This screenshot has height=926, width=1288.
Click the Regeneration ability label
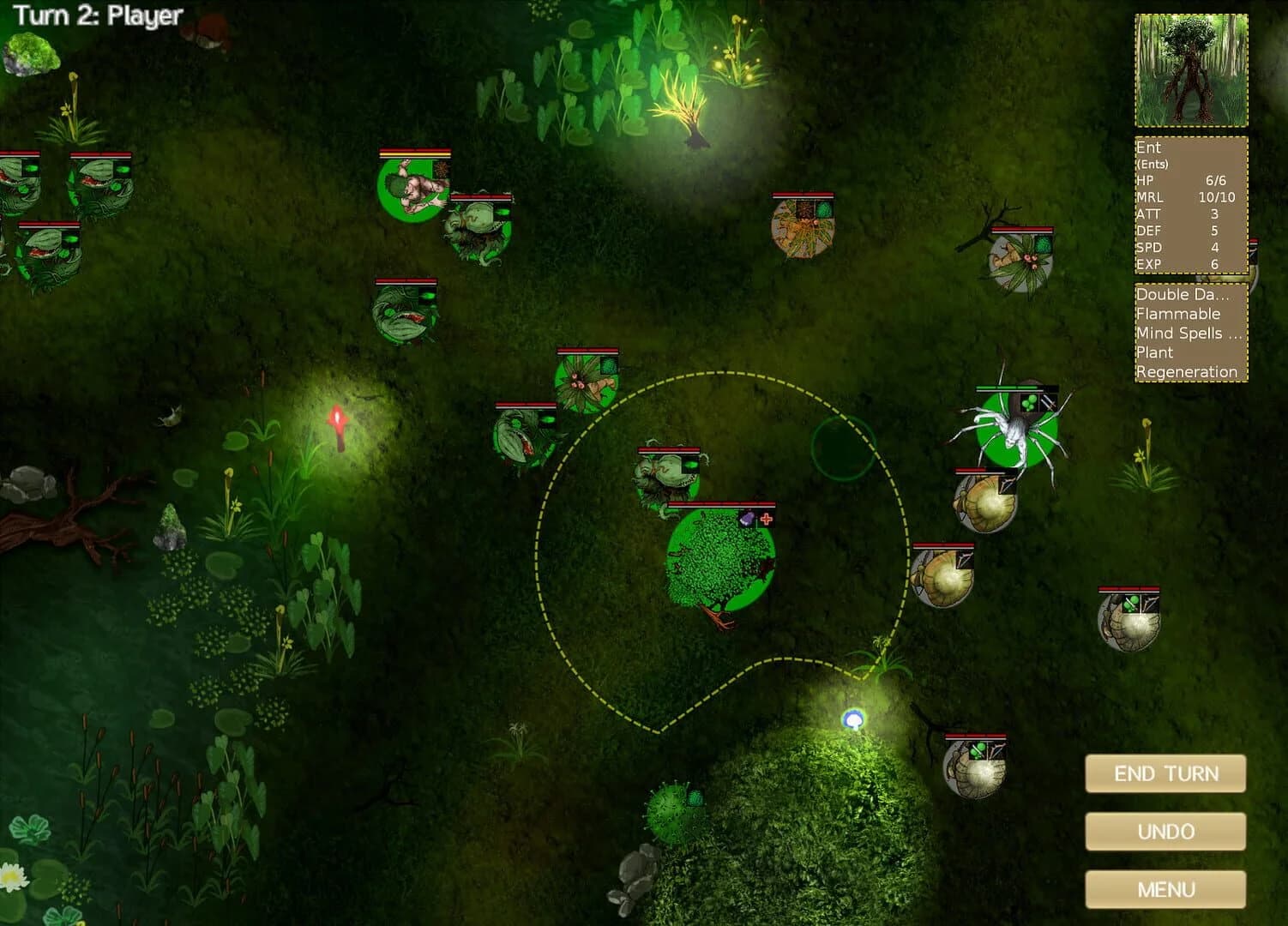click(x=1187, y=372)
